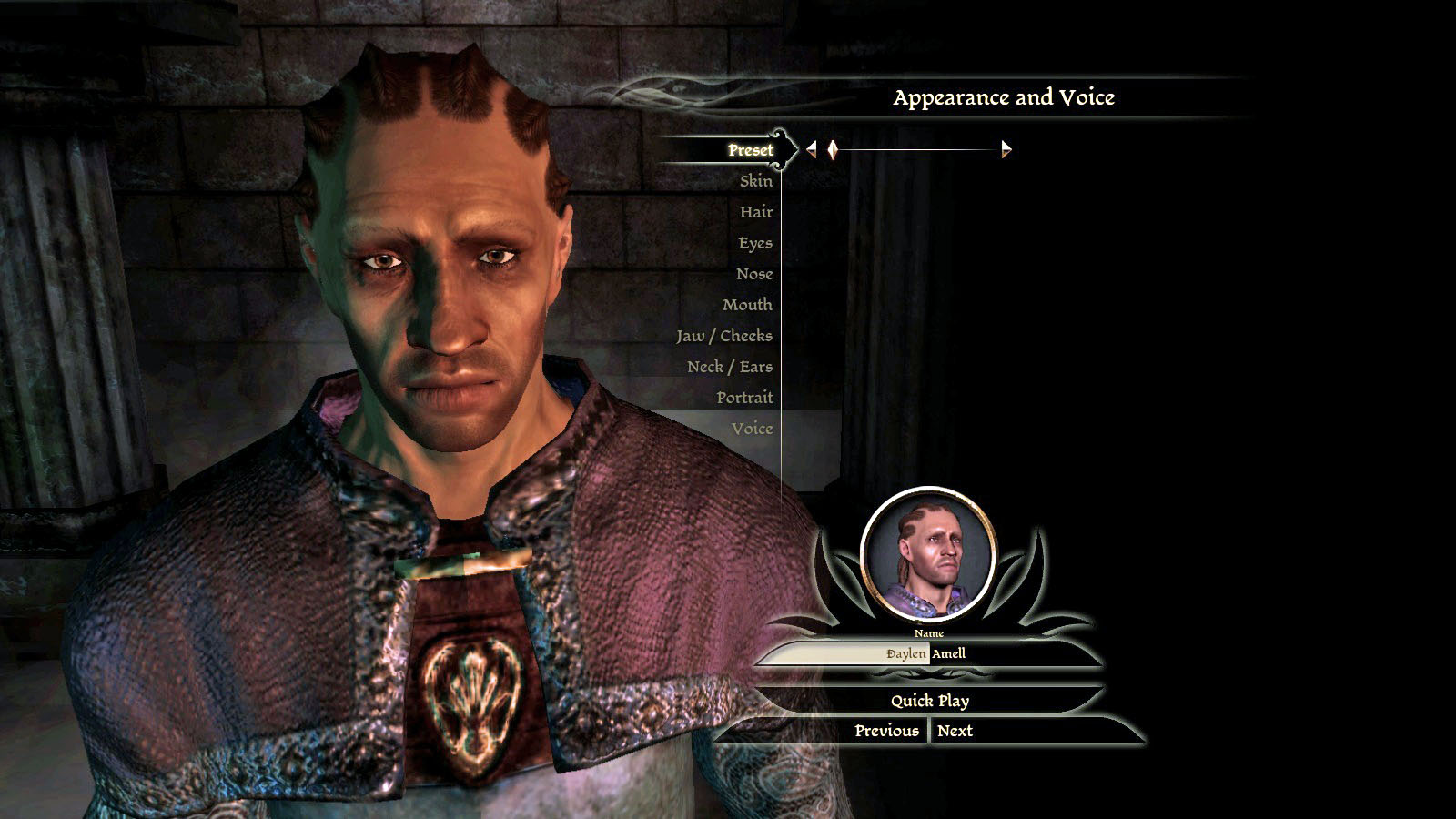The image size is (1456, 819).
Task: Open the Skin options
Action: 755,181
